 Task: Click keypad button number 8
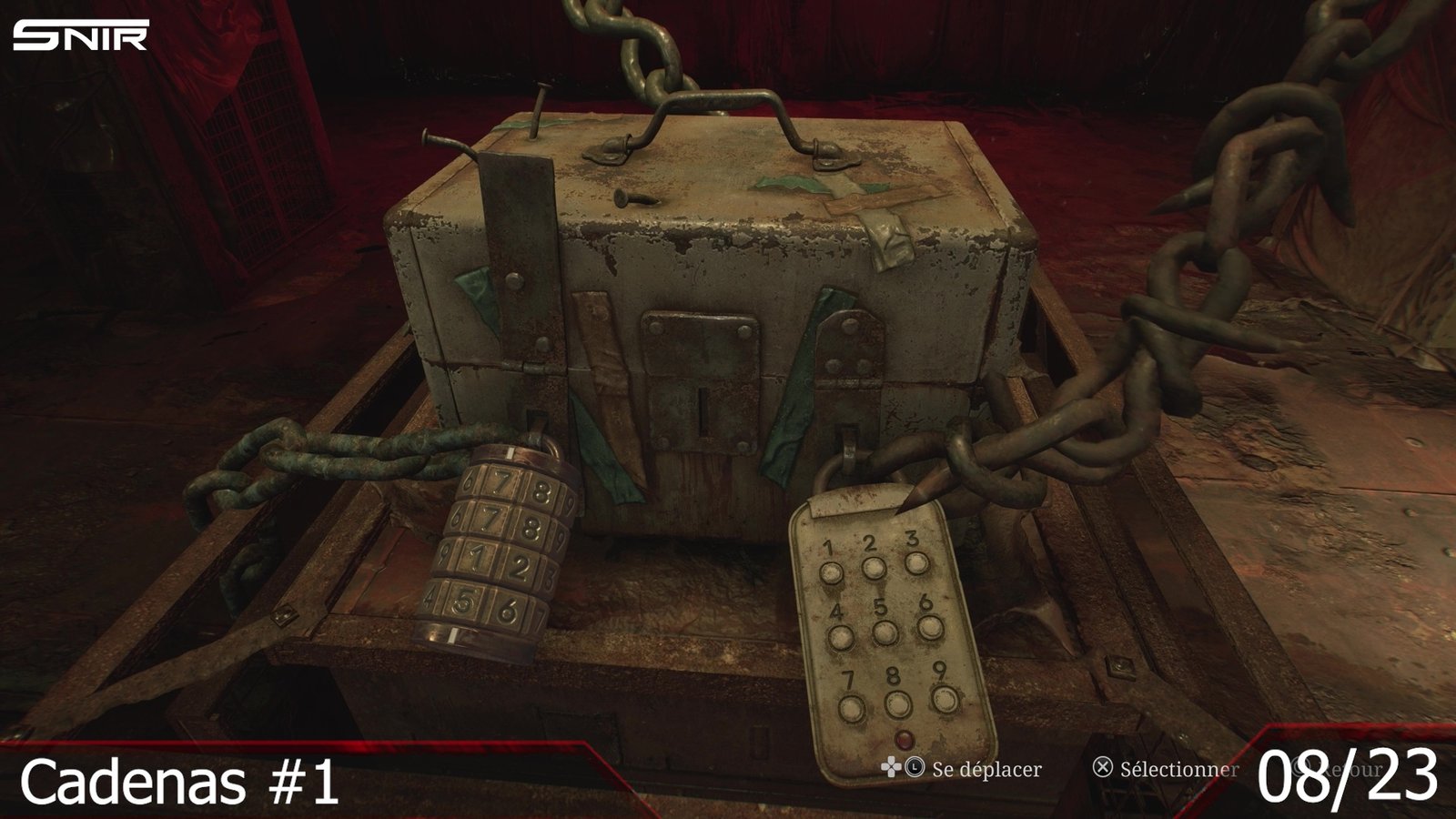tap(897, 703)
